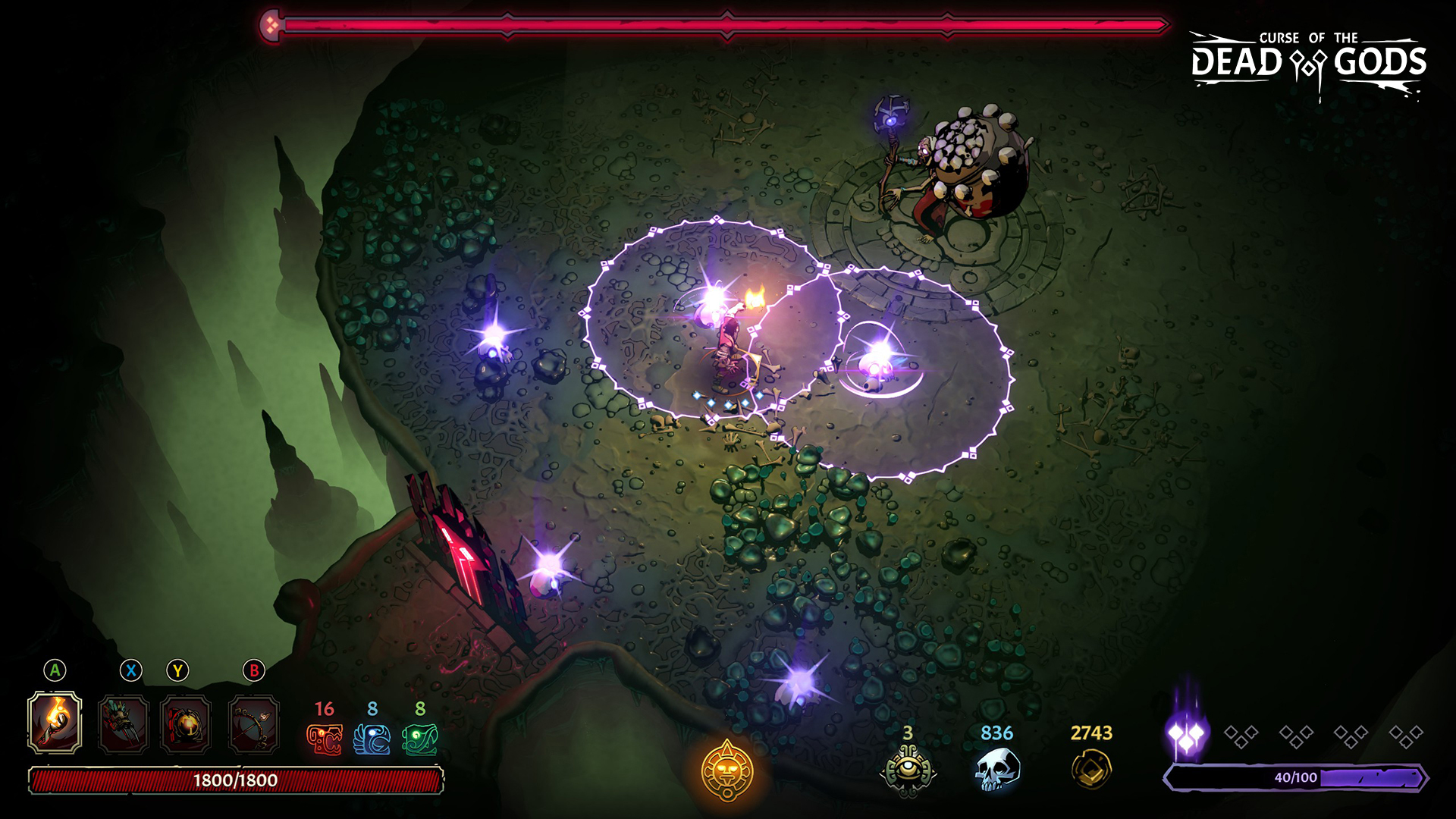The width and height of the screenshot is (1456, 819).
Task: Open the green eye relic icon
Action: (x=908, y=771)
